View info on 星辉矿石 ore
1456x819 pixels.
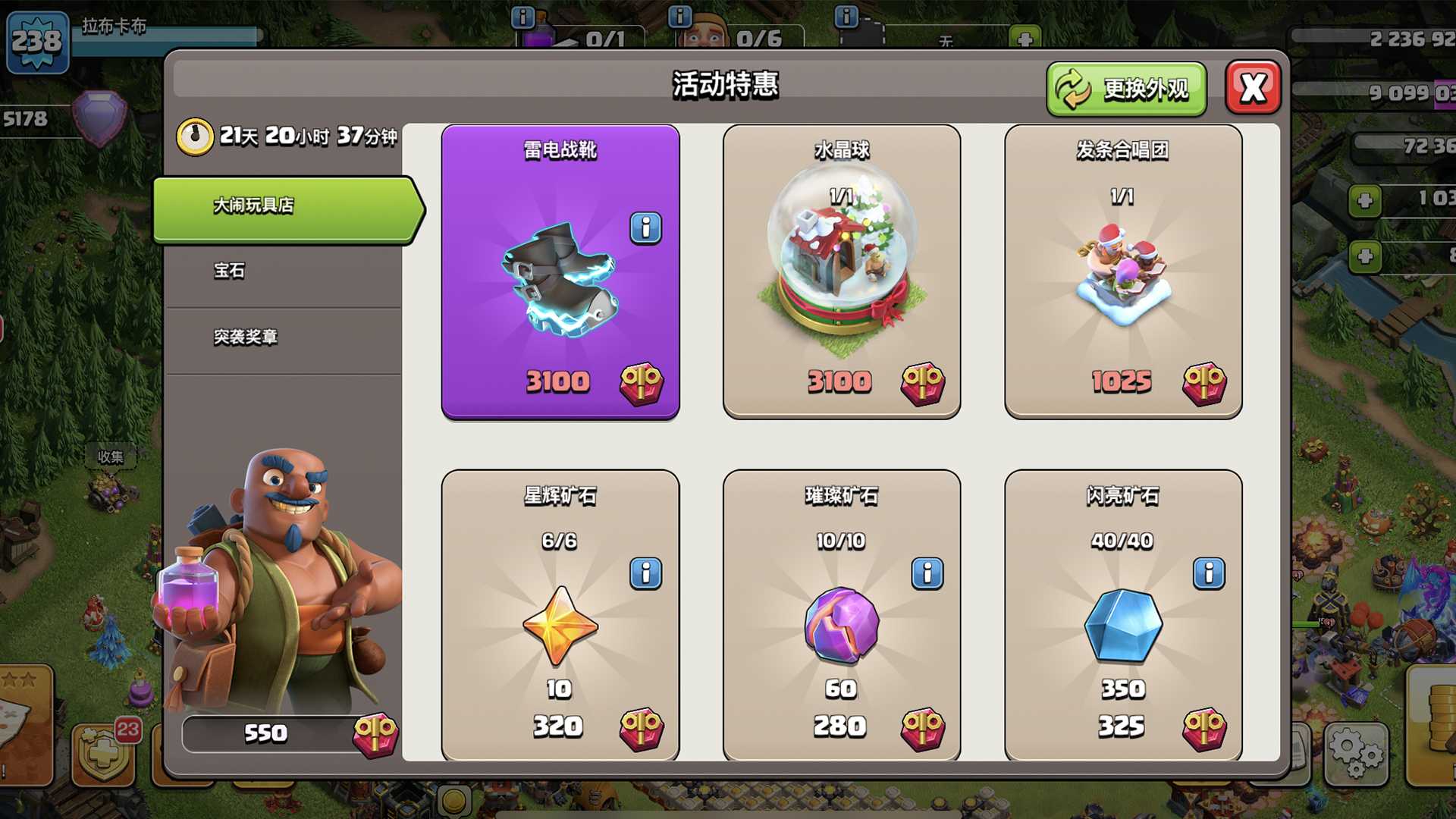pos(645,573)
